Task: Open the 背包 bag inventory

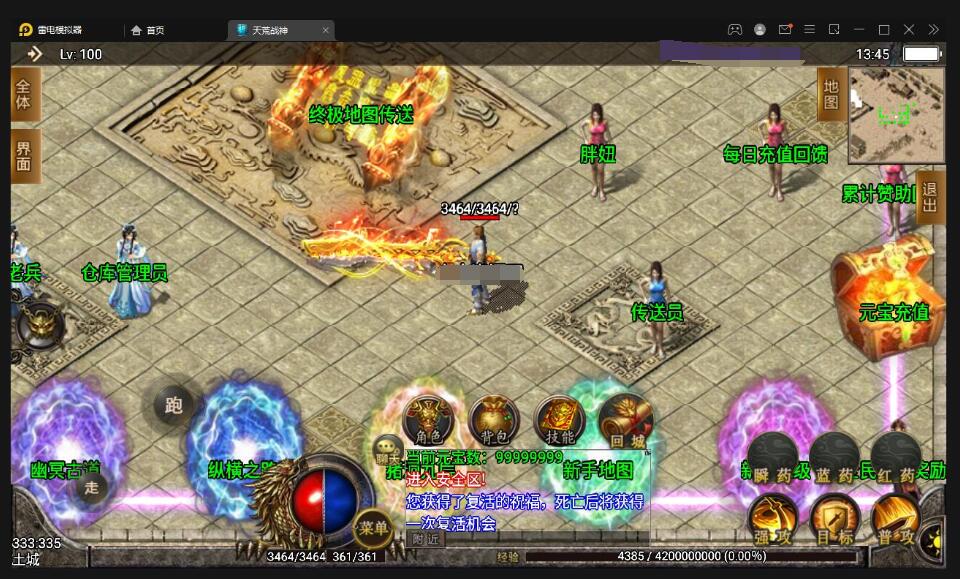Action: [493, 421]
